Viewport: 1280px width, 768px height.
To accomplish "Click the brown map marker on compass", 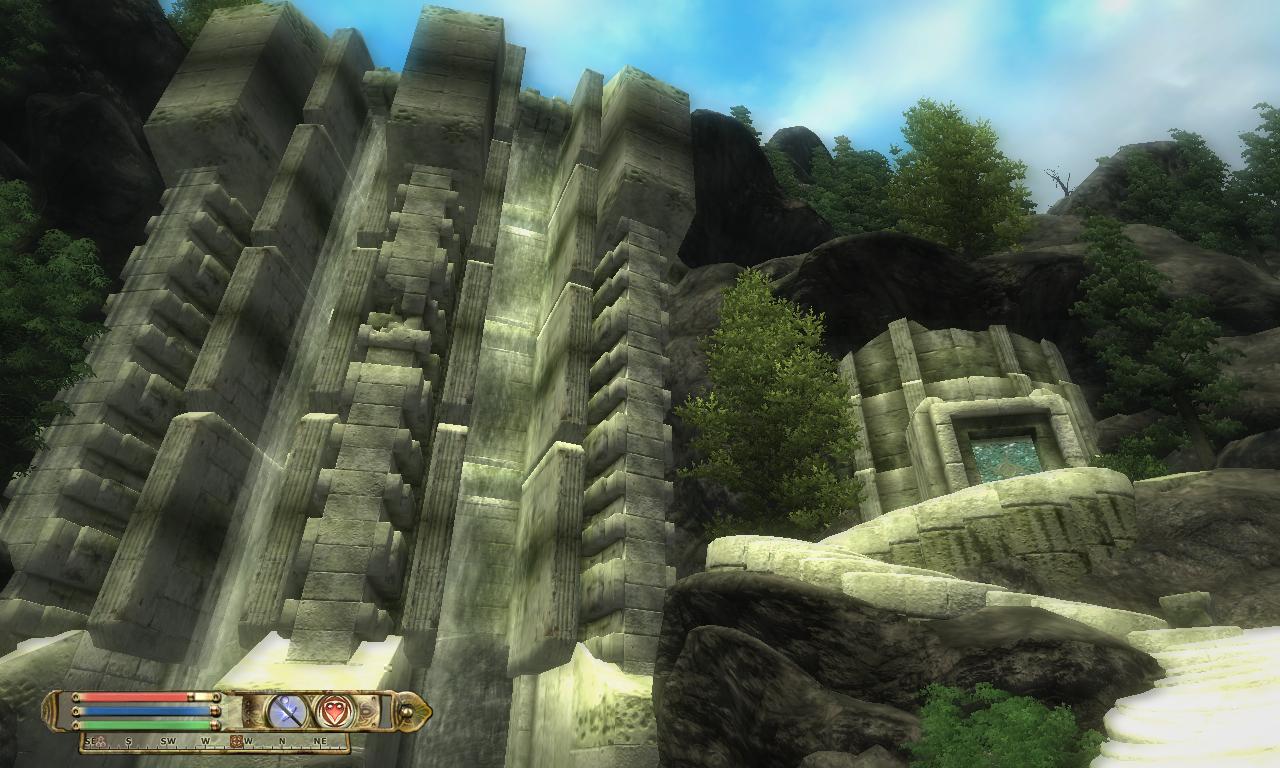I will click(x=236, y=742).
